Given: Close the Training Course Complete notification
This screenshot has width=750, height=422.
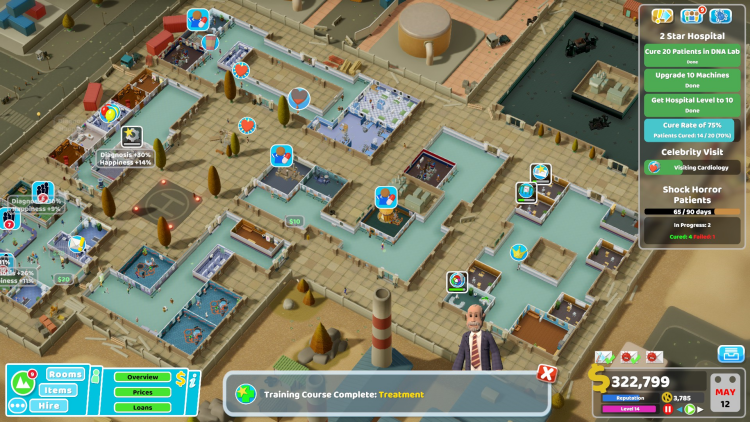Looking at the screenshot, I should click(x=546, y=373).
